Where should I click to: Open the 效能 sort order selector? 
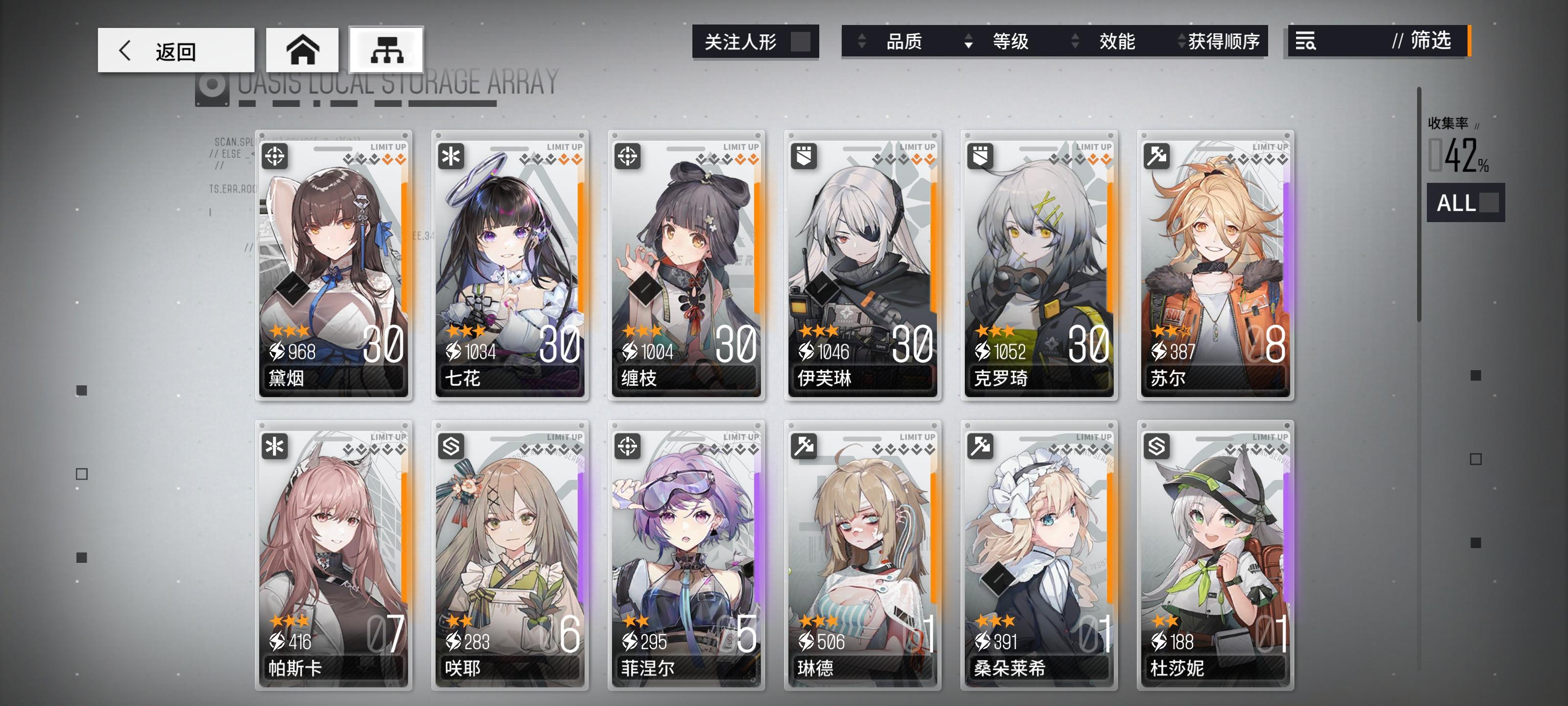pos(1119,42)
